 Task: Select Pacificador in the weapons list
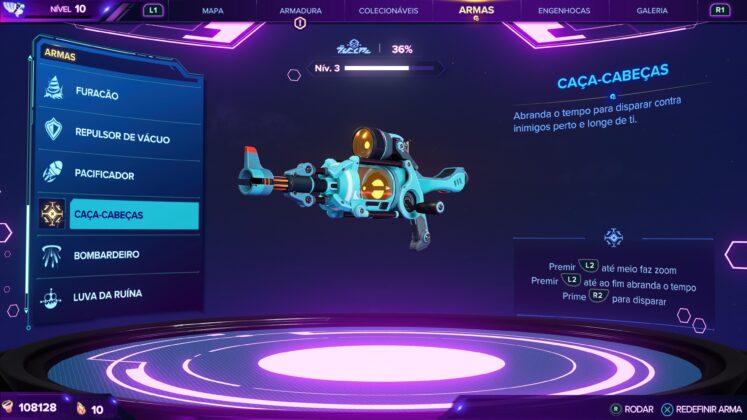point(118,174)
